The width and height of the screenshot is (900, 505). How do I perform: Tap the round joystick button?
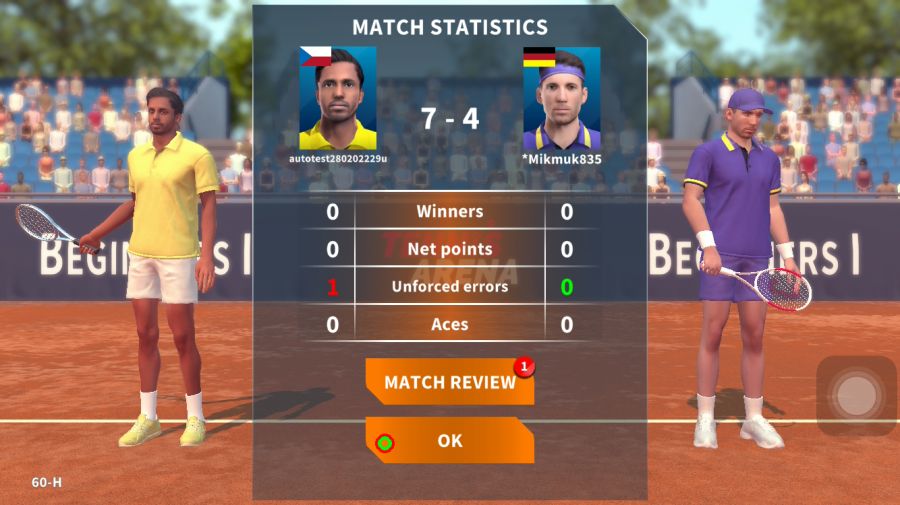pyautogui.click(x=856, y=396)
